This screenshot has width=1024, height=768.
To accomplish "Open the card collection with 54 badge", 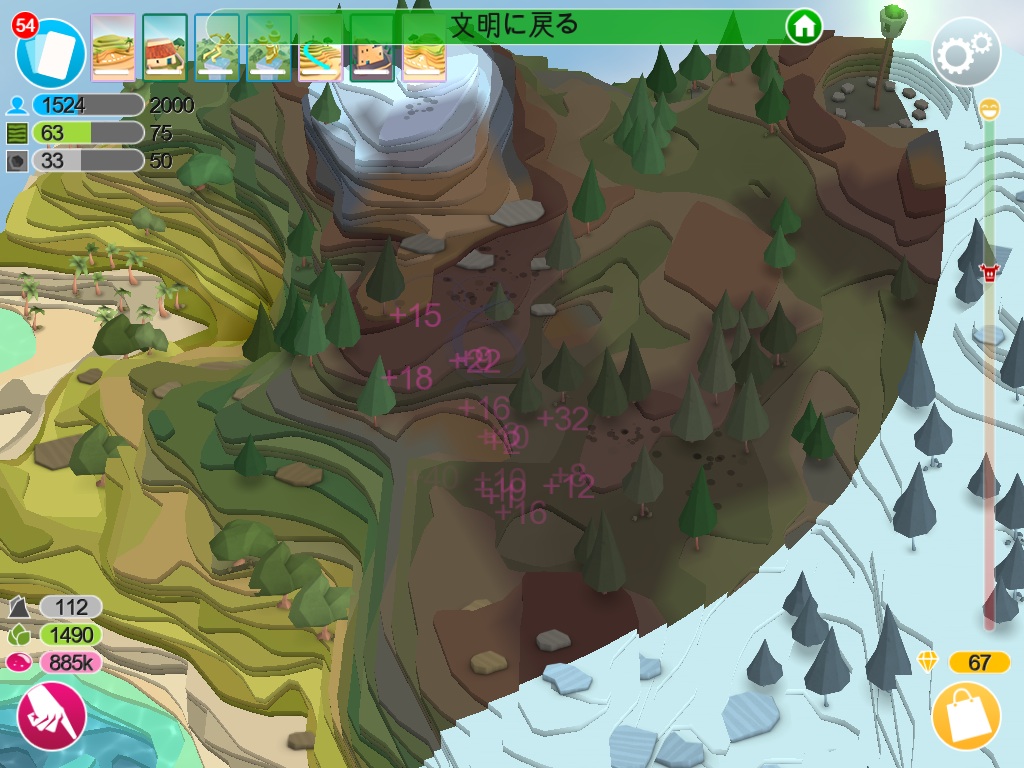I will [52, 51].
